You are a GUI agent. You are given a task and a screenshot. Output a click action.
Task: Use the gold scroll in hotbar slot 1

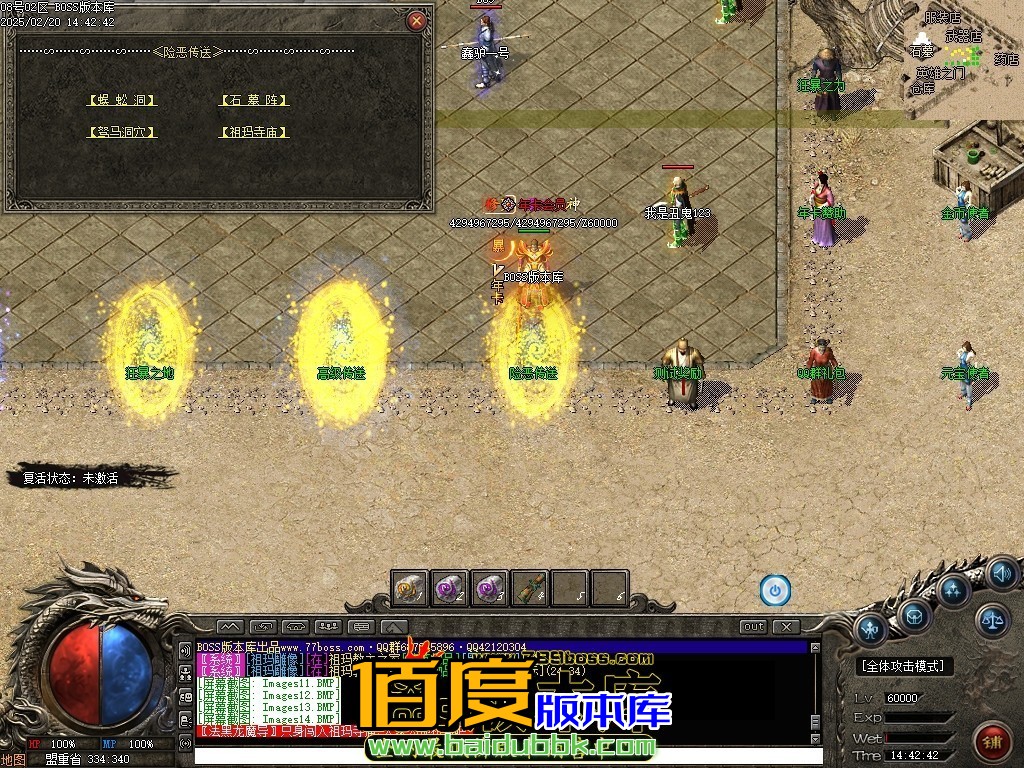click(410, 588)
